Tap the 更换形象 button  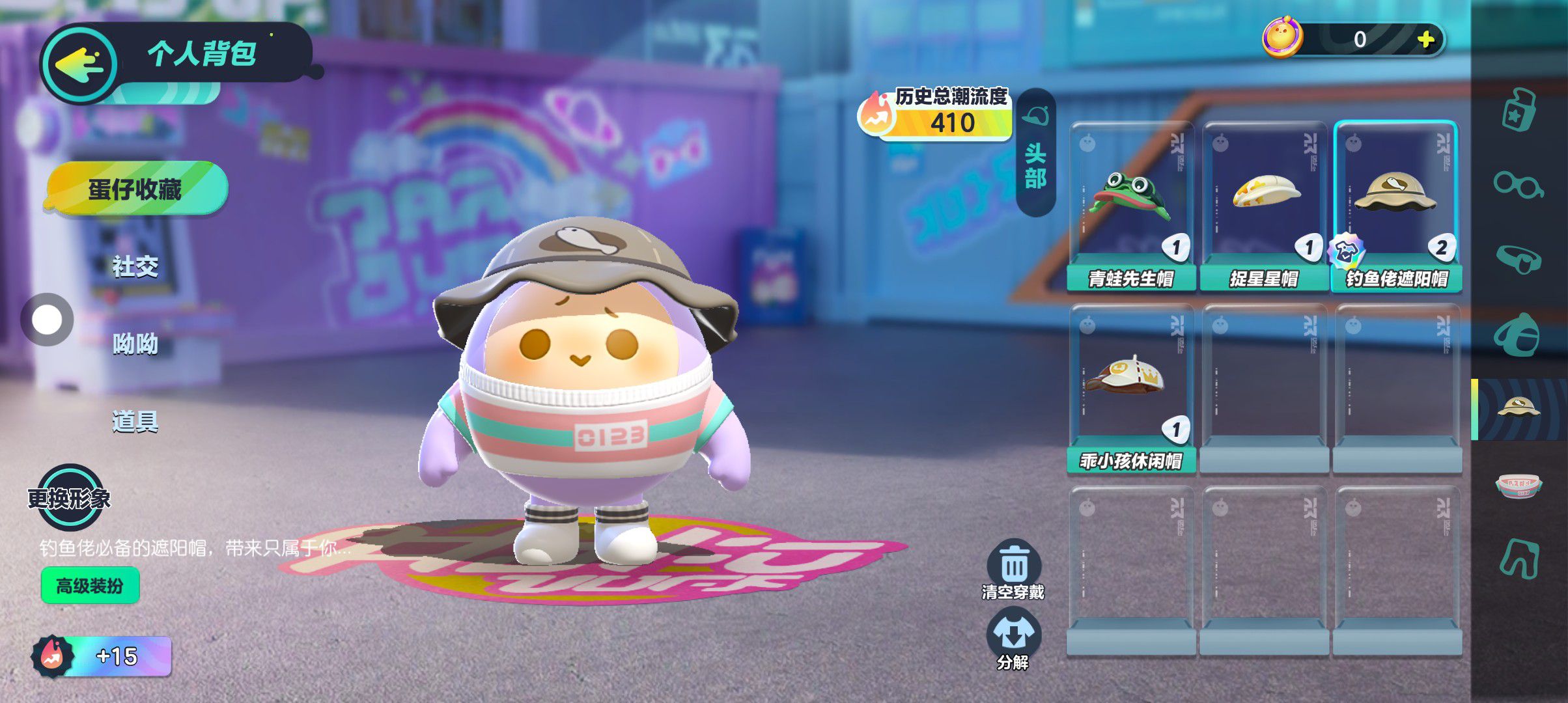click(69, 498)
